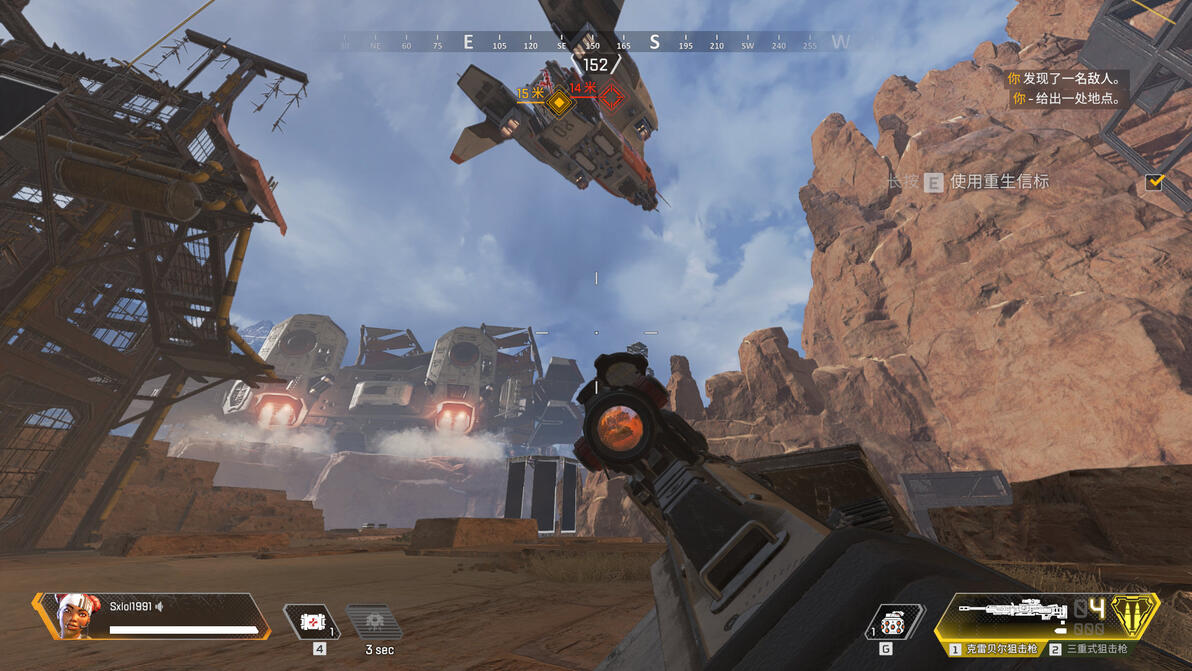Switch to weapon slot 1 克雷贝尔狙击枪

coord(988,650)
